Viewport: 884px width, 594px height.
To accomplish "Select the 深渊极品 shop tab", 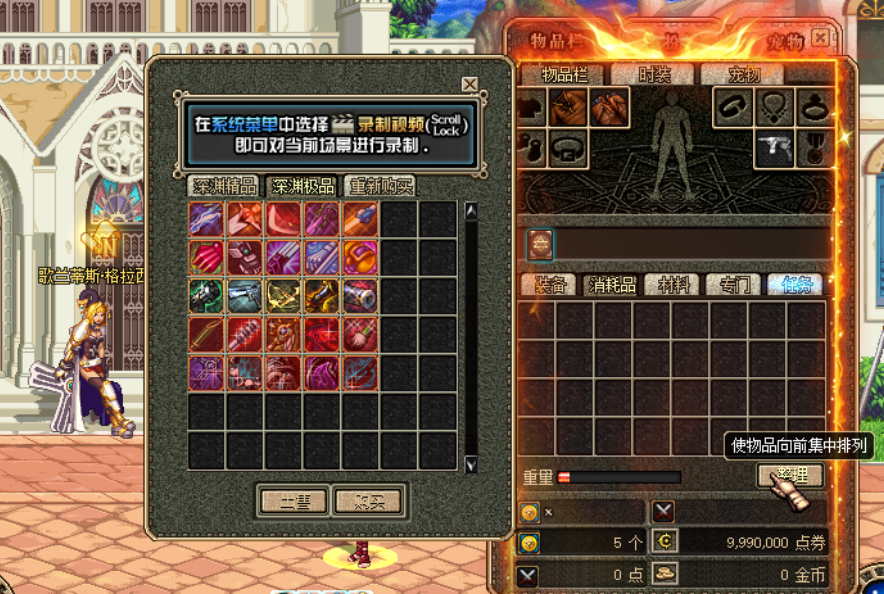I will [x=303, y=186].
